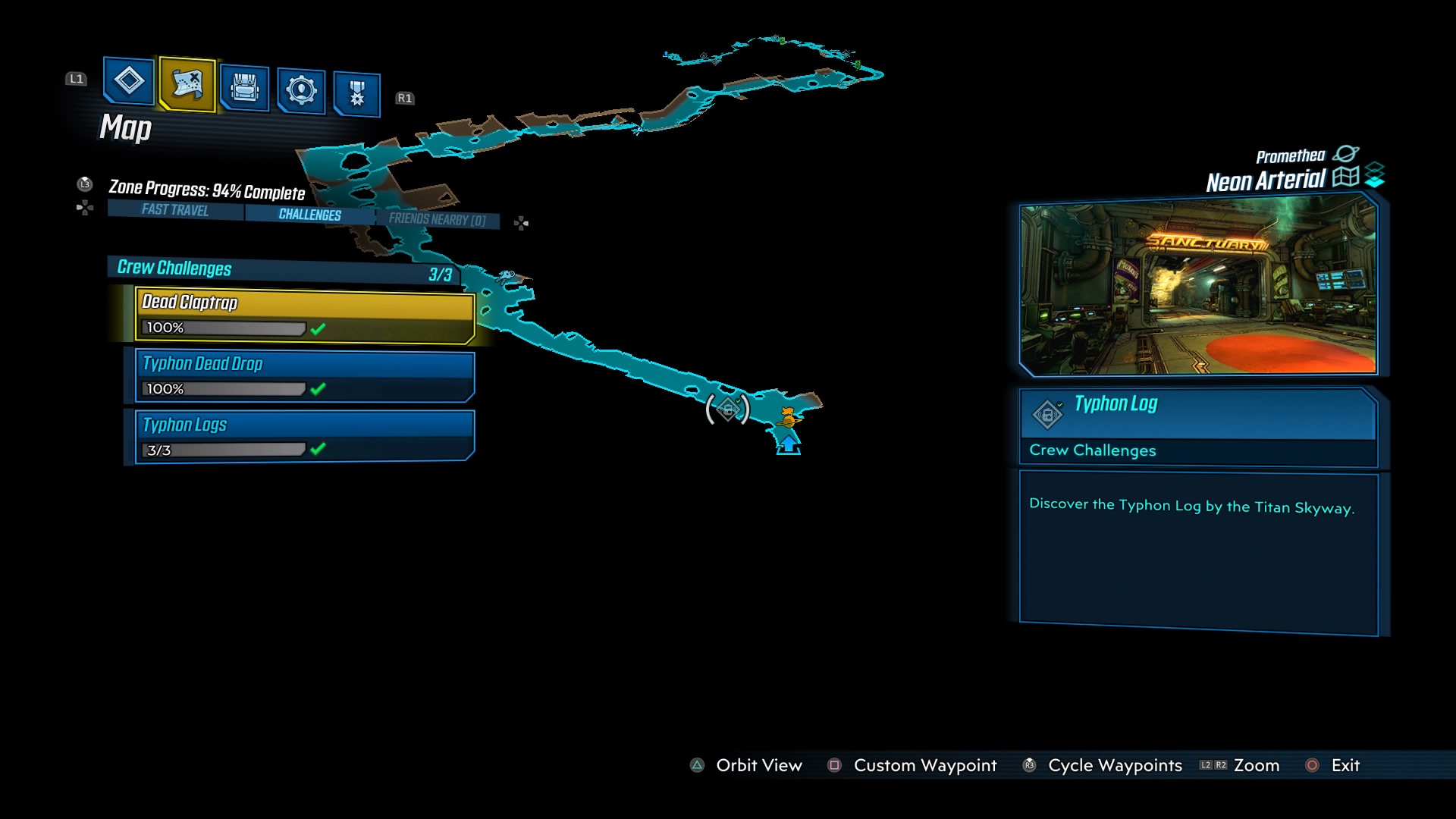Switch to the Fast Travel tab
This screenshot has width=1456, height=819.
pyautogui.click(x=173, y=212)
